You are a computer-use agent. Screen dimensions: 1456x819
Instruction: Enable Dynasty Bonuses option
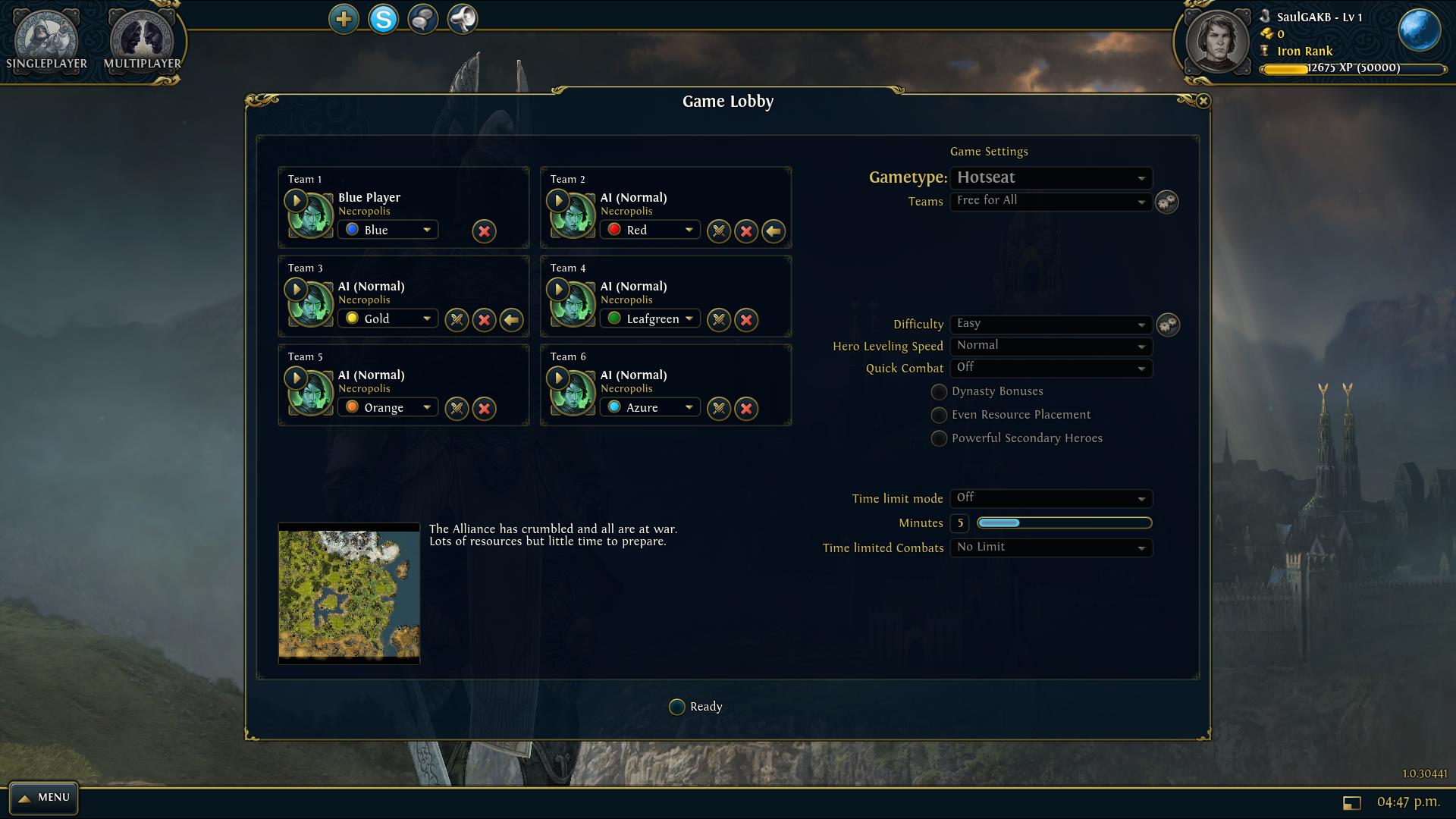tap(939, 392)
